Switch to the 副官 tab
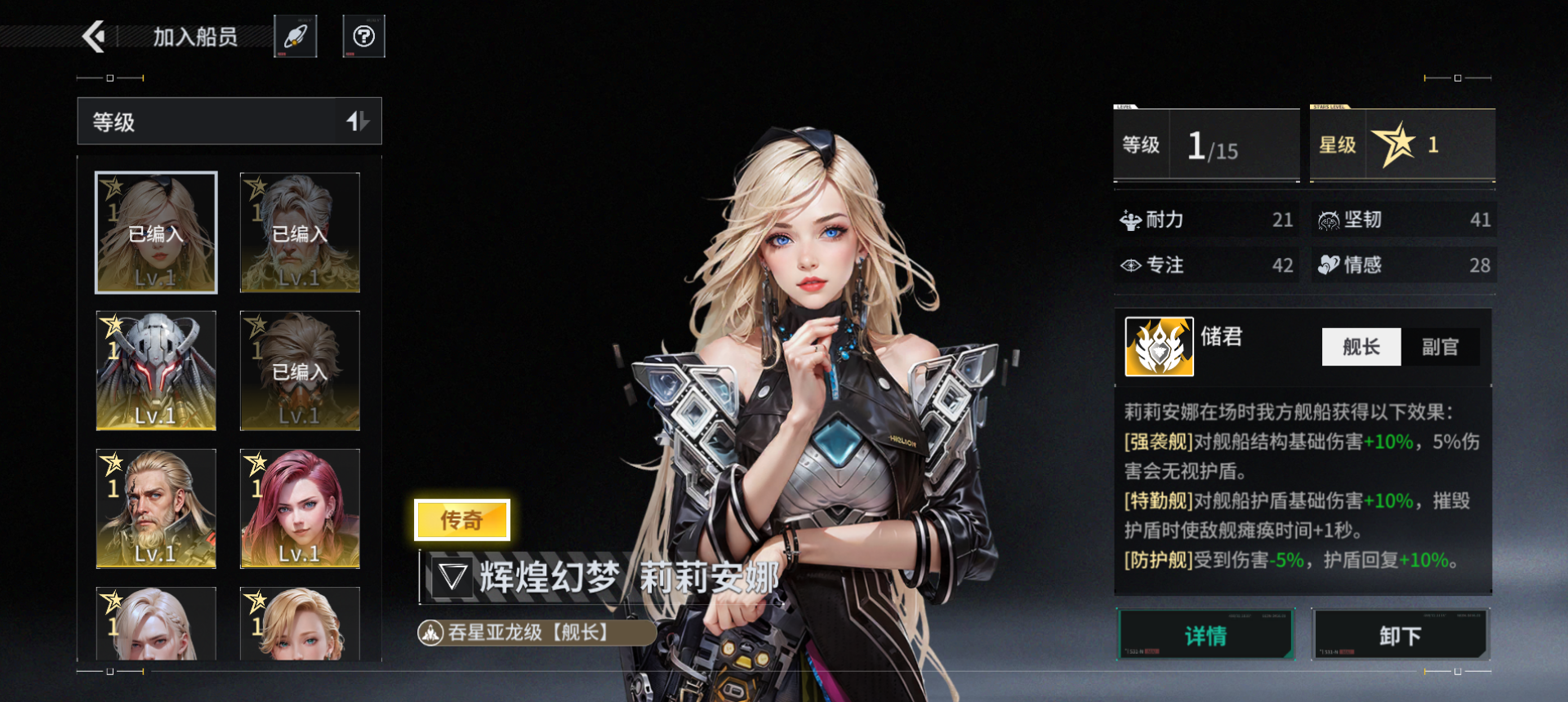This screenshot has width=1568, height=702. point(1440,346)
